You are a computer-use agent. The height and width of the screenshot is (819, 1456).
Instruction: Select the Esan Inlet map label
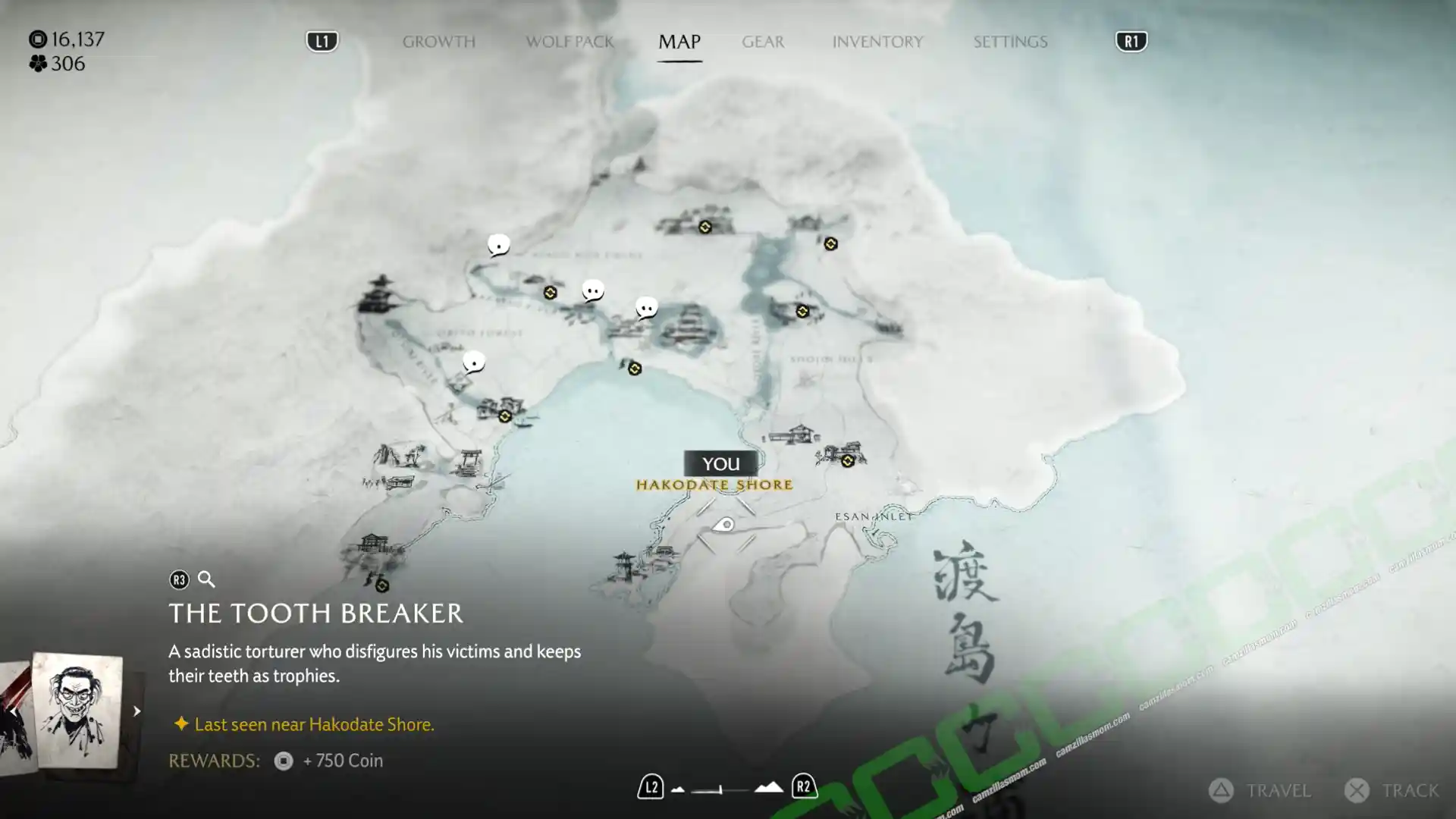874,516
